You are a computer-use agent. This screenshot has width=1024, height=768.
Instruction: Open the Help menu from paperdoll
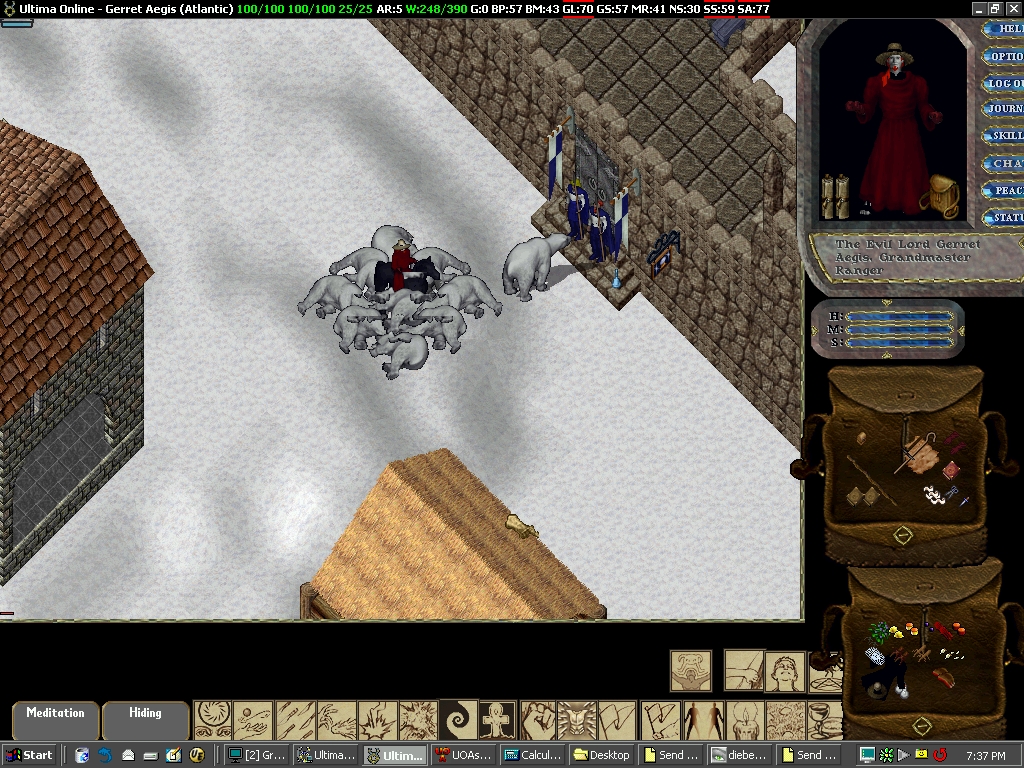click(1005, 29)
